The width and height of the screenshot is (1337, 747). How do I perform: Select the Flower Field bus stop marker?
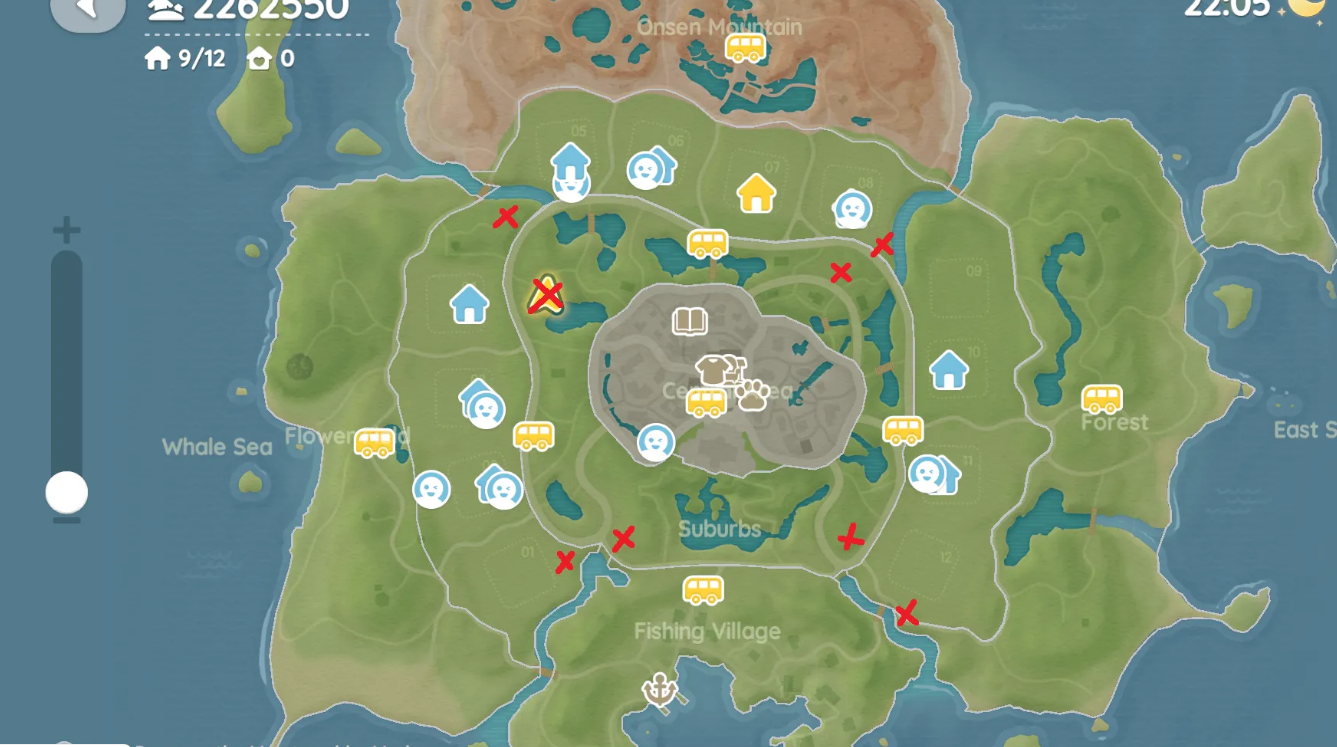pos(374,442)
